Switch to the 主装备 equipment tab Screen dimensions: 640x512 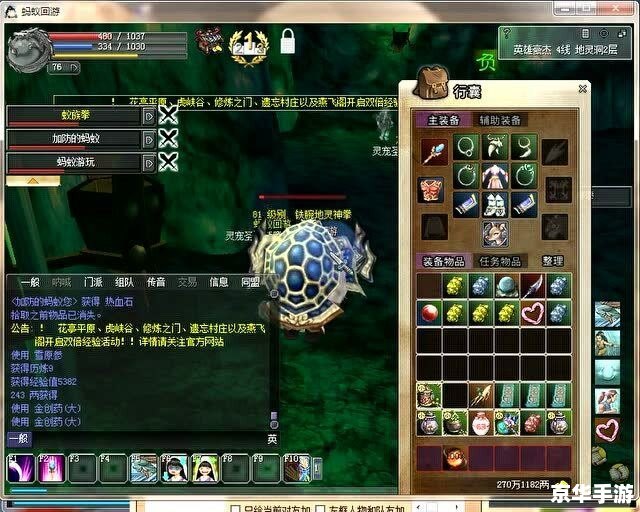tap(443, 120)
